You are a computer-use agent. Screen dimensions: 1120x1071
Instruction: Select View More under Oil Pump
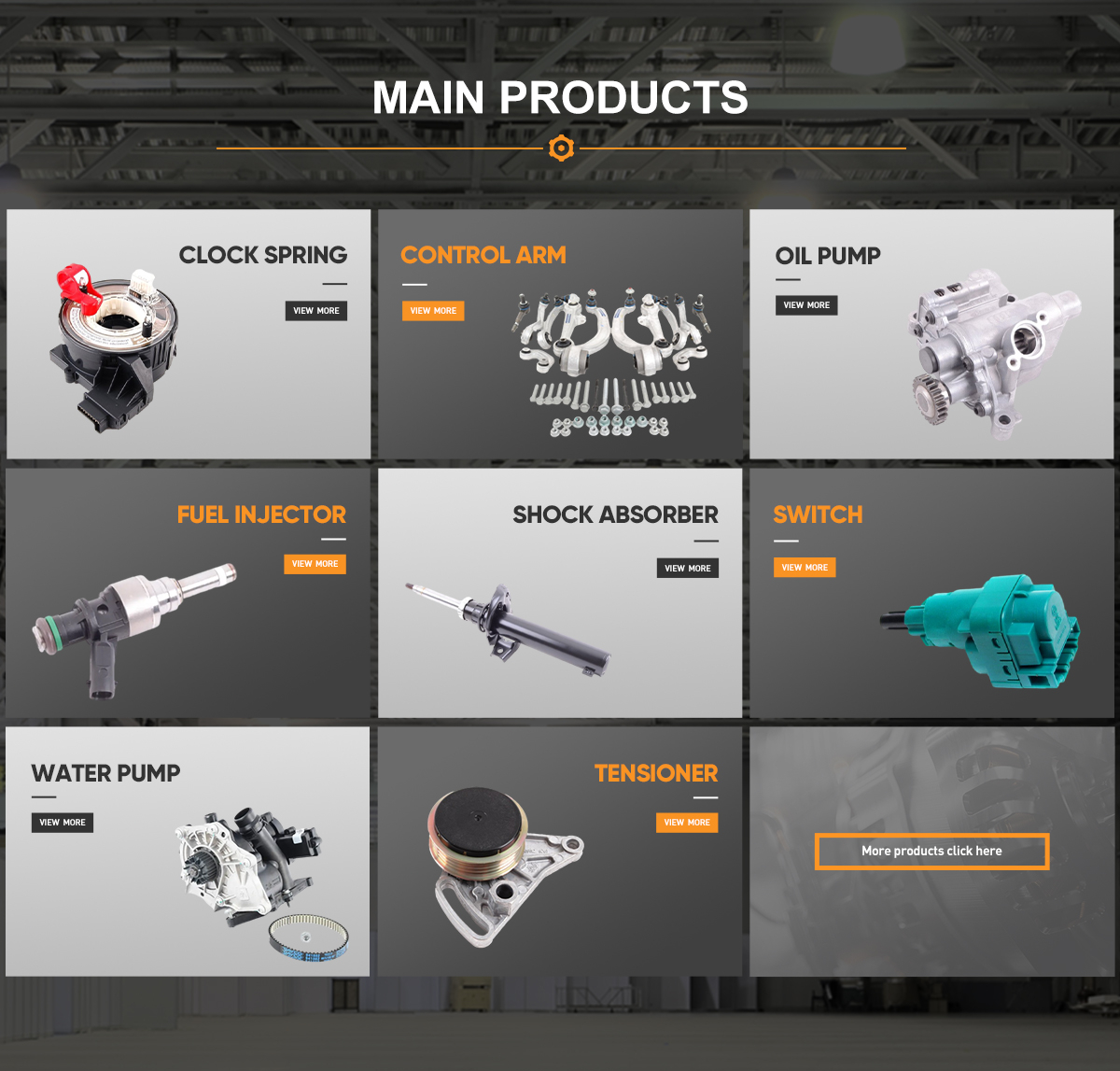tap(806, 305)
